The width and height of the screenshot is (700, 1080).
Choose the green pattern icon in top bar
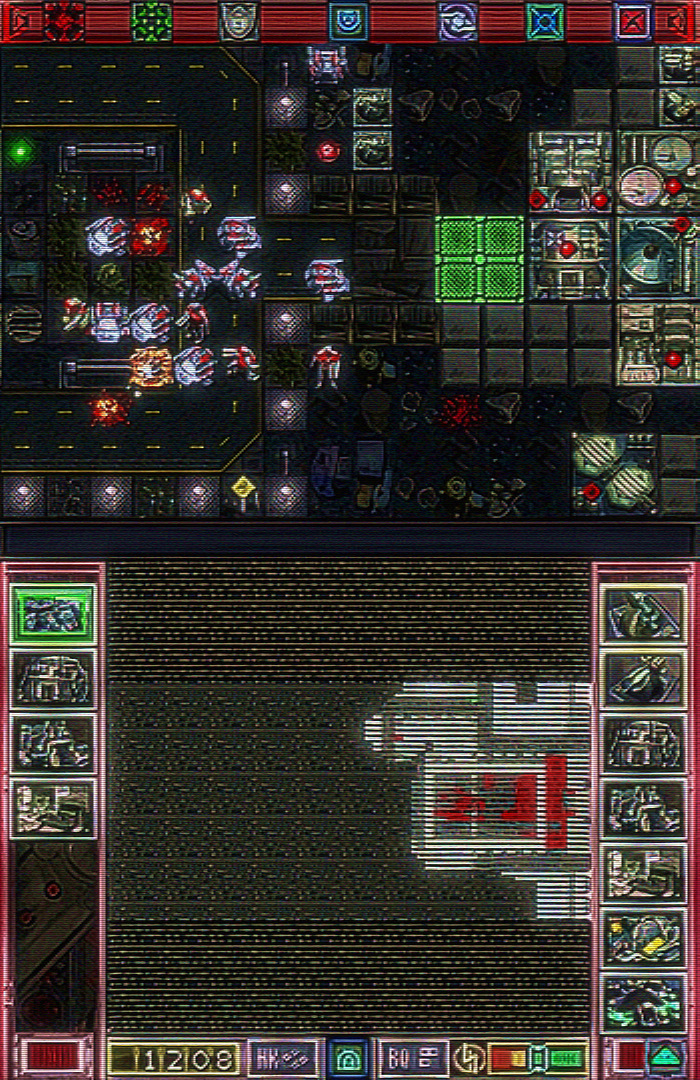pos(152,21)
